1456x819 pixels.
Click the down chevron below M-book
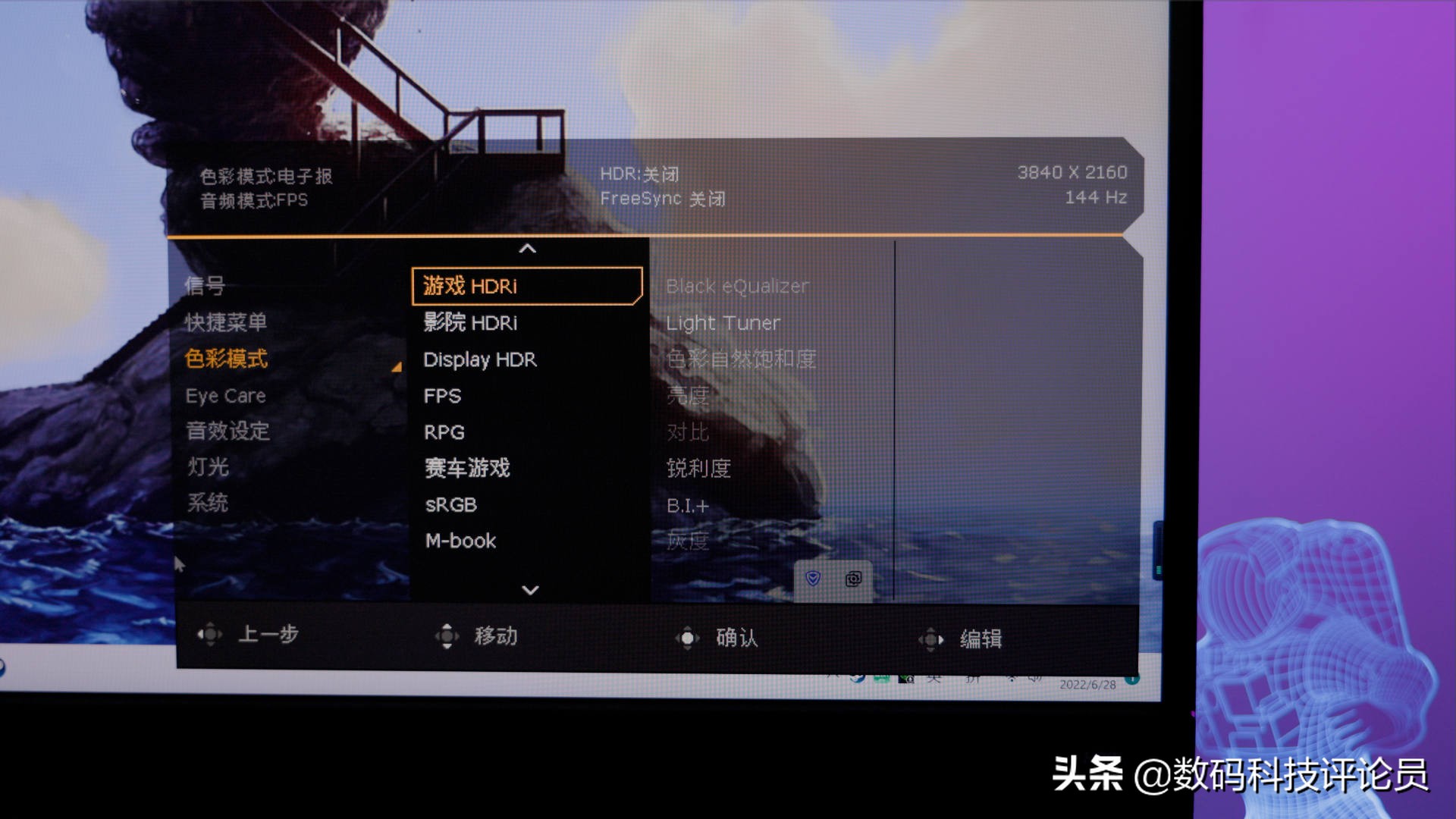pyautogui.click(x=529, y=590)
